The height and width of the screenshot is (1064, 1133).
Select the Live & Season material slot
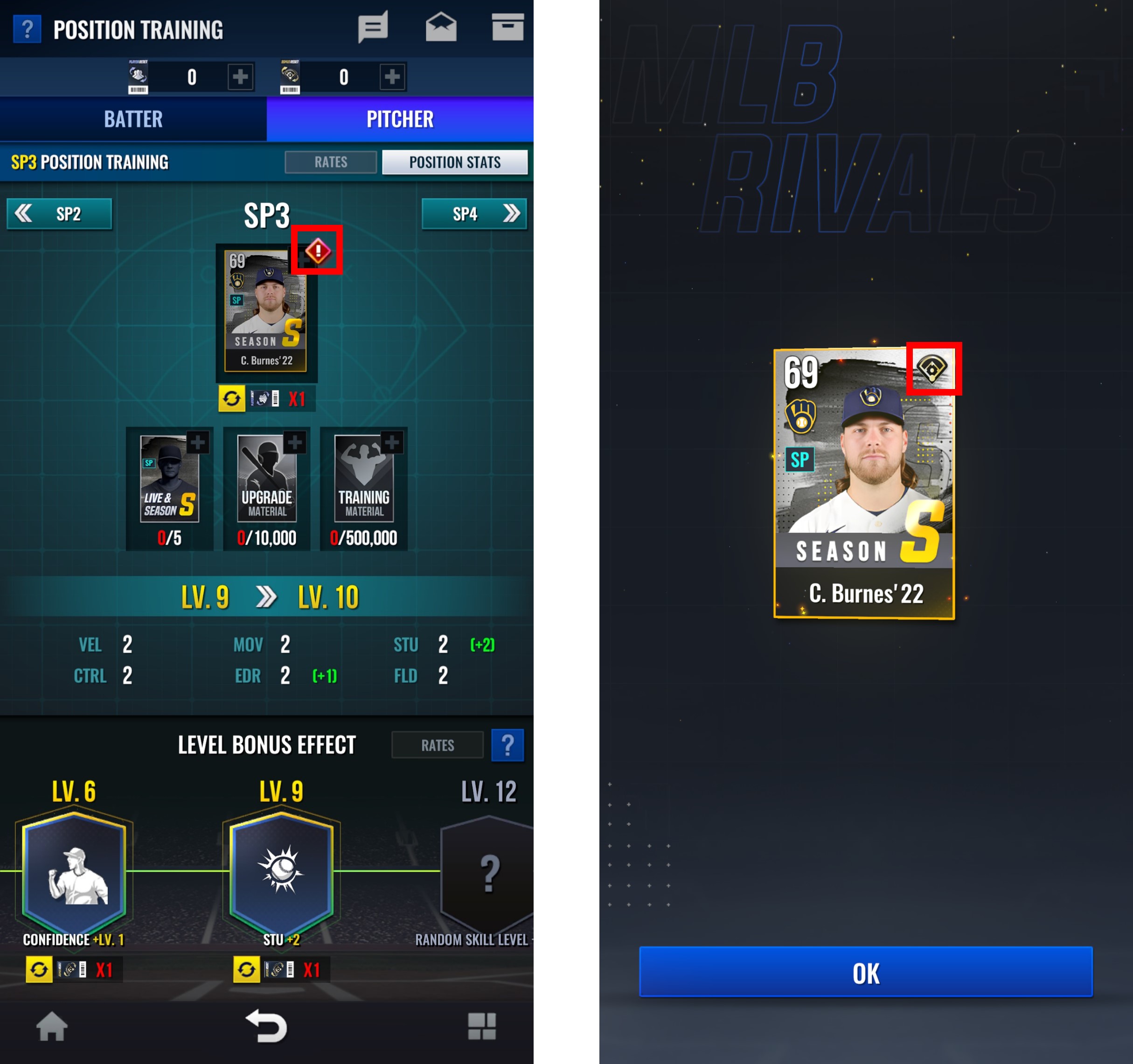pos(169,488)
